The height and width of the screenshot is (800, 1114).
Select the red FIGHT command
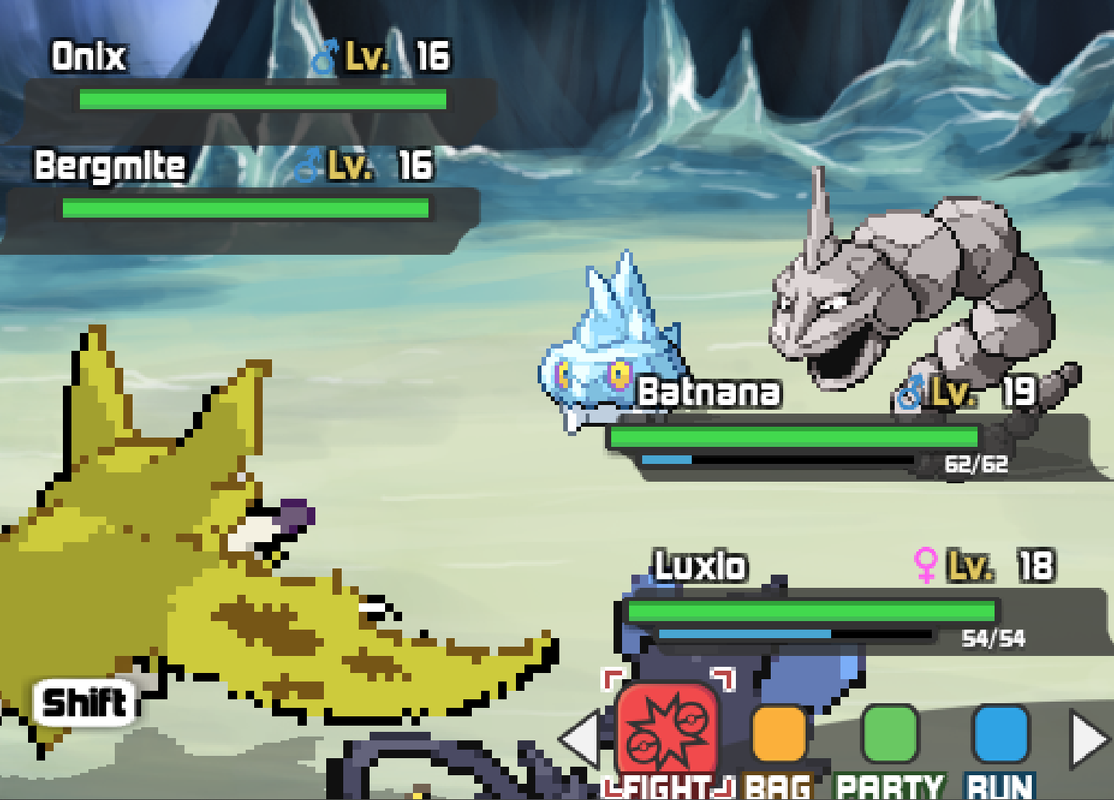[667, 727]
